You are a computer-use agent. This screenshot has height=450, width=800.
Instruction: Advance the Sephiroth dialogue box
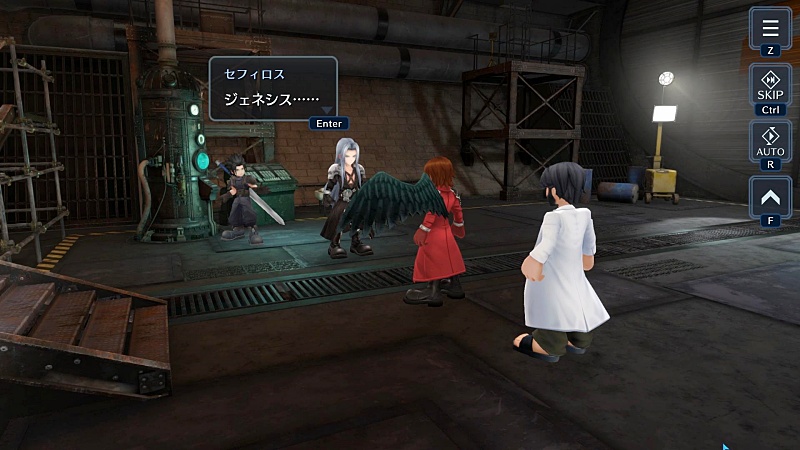tap(272, 89)
